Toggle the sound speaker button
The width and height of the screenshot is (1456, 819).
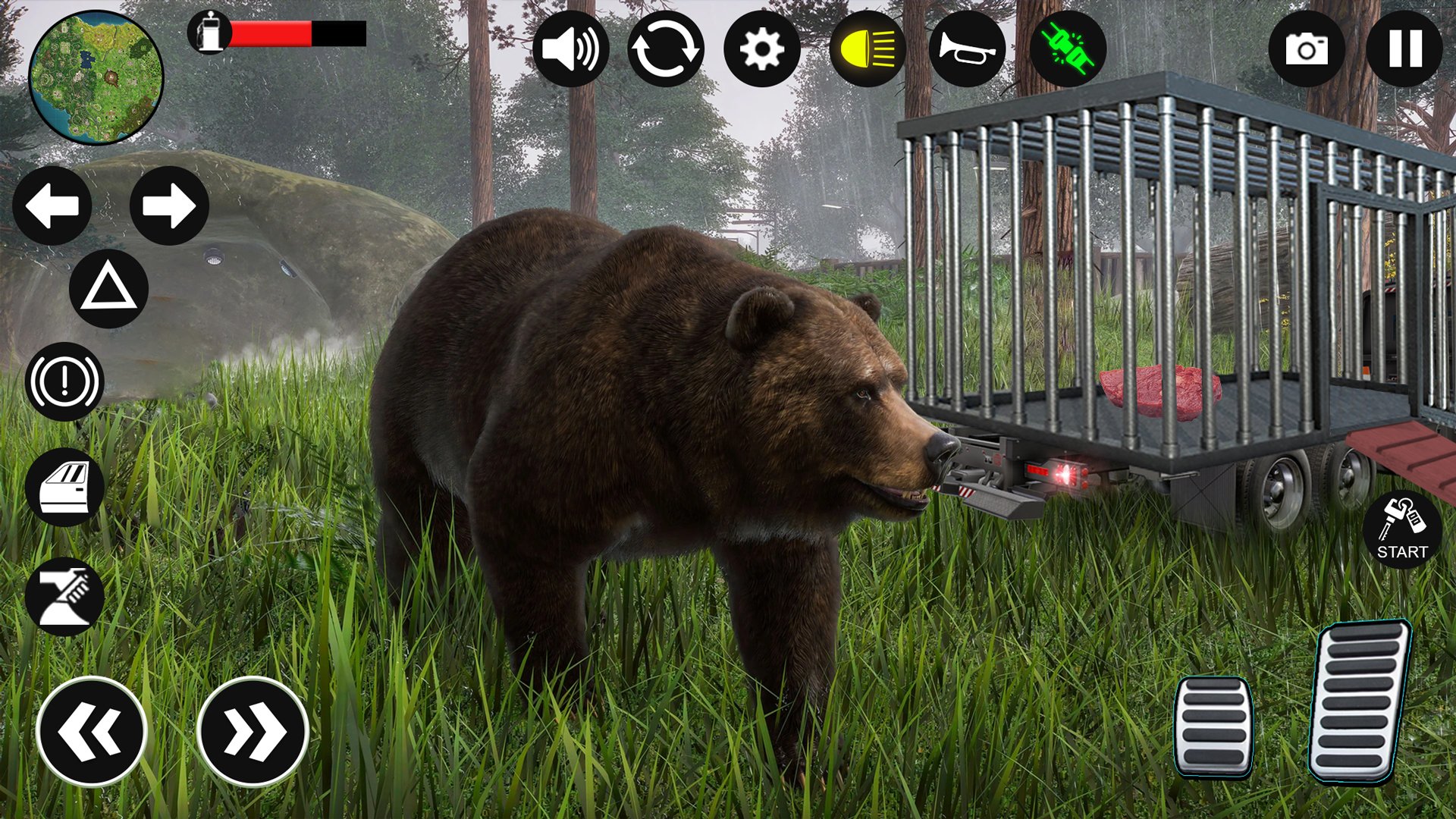coord(570,49)
